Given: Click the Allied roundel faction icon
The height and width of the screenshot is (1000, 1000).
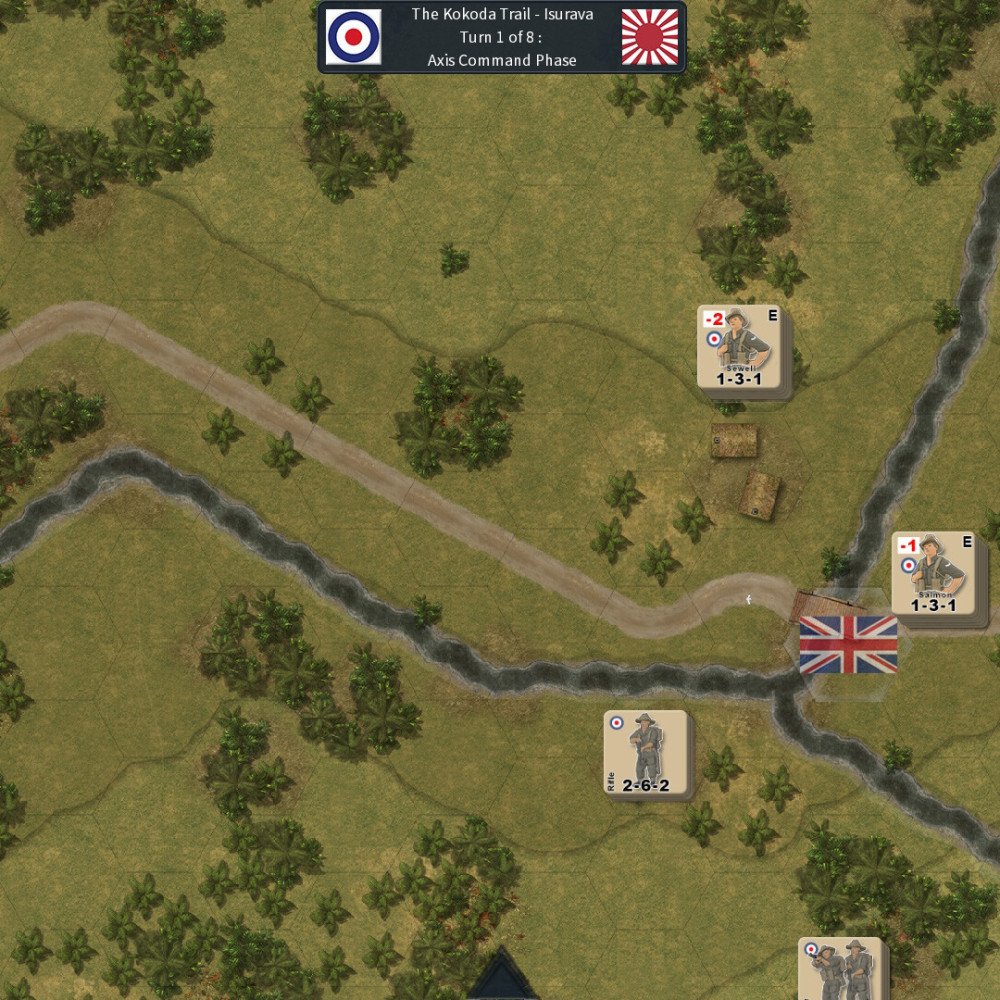Looking at the screenshot, I should coord(353,37).
